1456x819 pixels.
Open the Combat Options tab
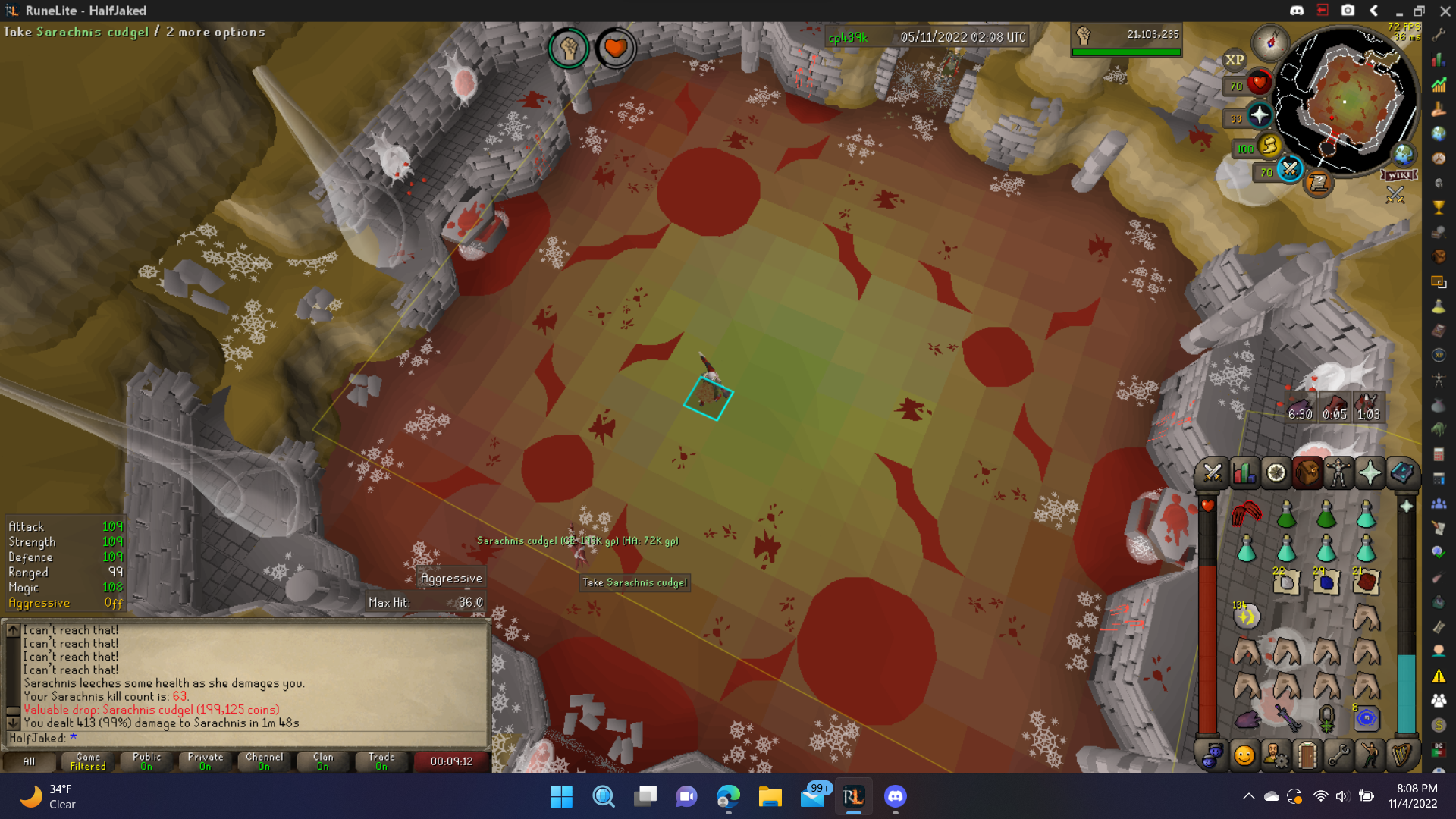tap(1212, 473)
